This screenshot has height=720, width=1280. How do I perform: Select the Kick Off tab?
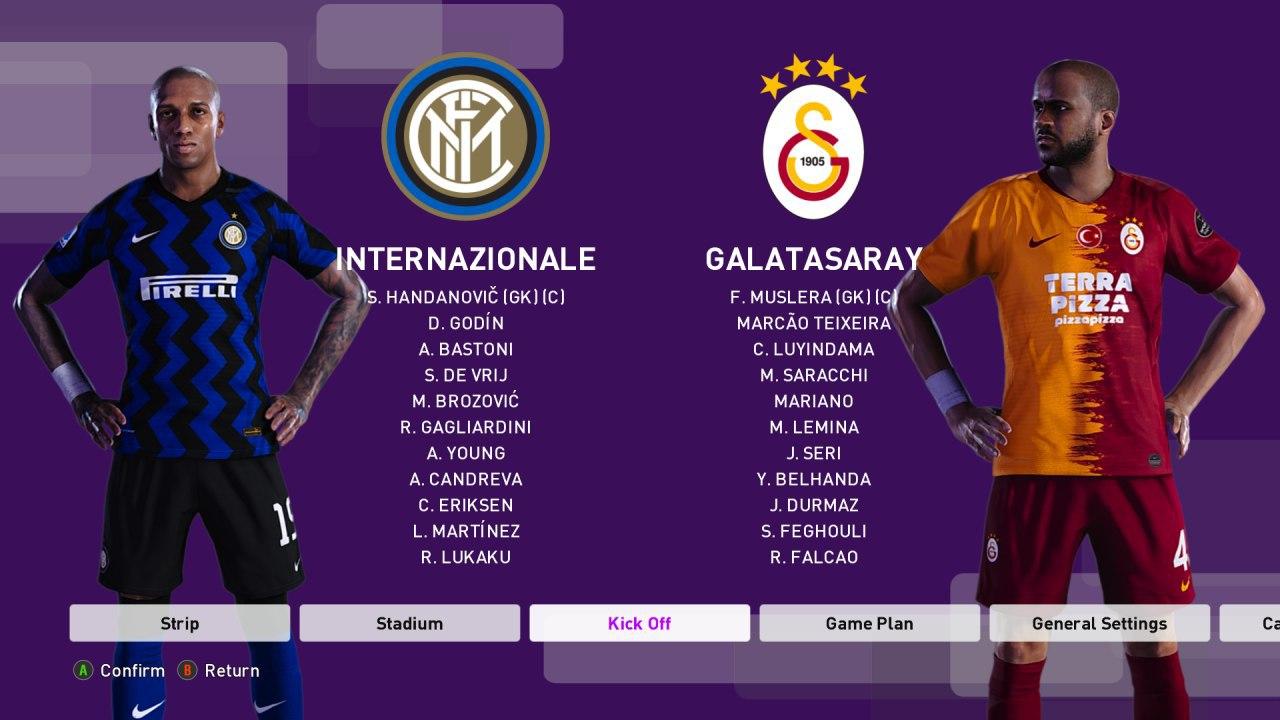click(639, 623)
